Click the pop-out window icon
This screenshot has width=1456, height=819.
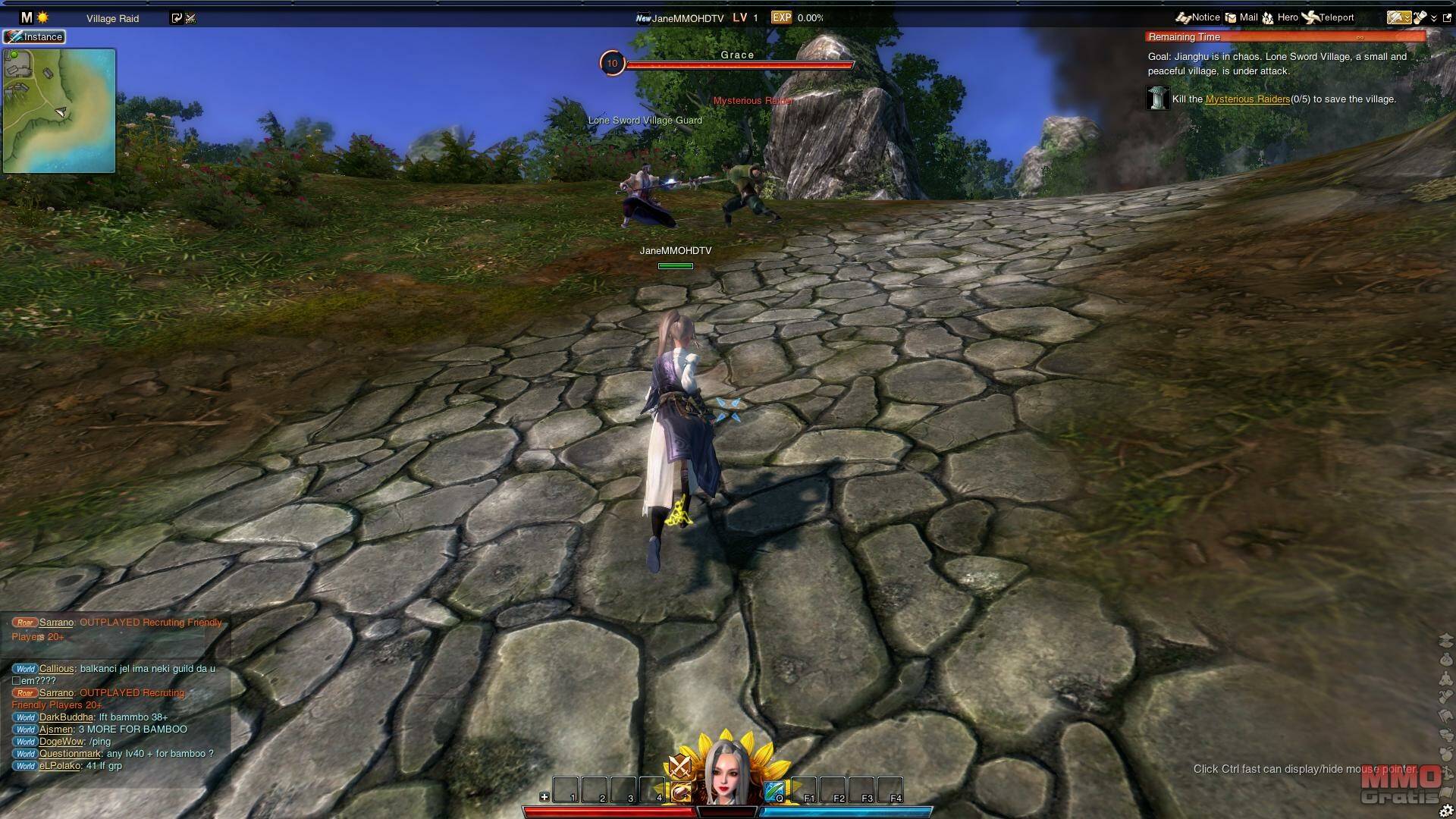[x=1447, y=17]
